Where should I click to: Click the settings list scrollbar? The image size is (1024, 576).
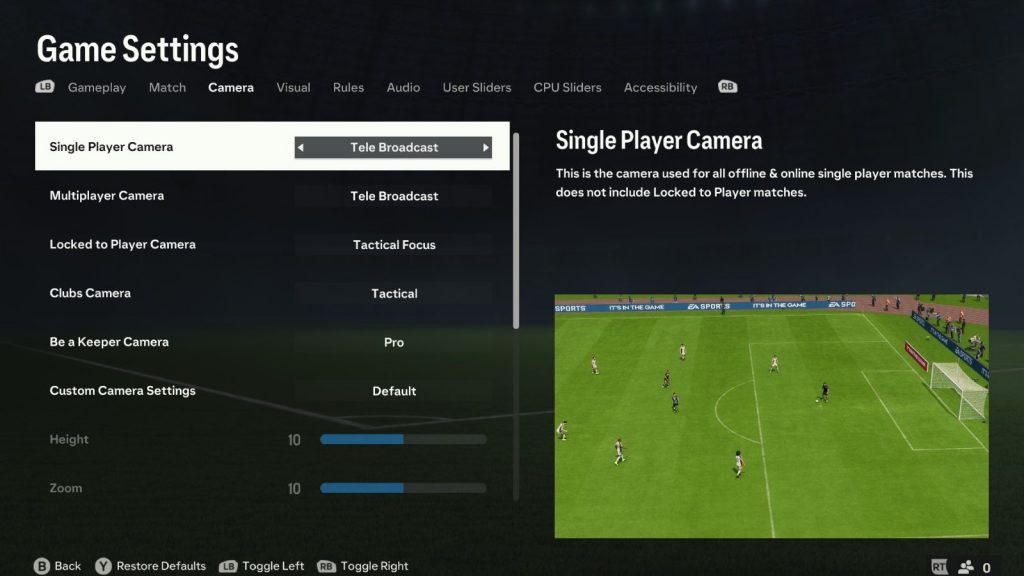coord(516,230)
